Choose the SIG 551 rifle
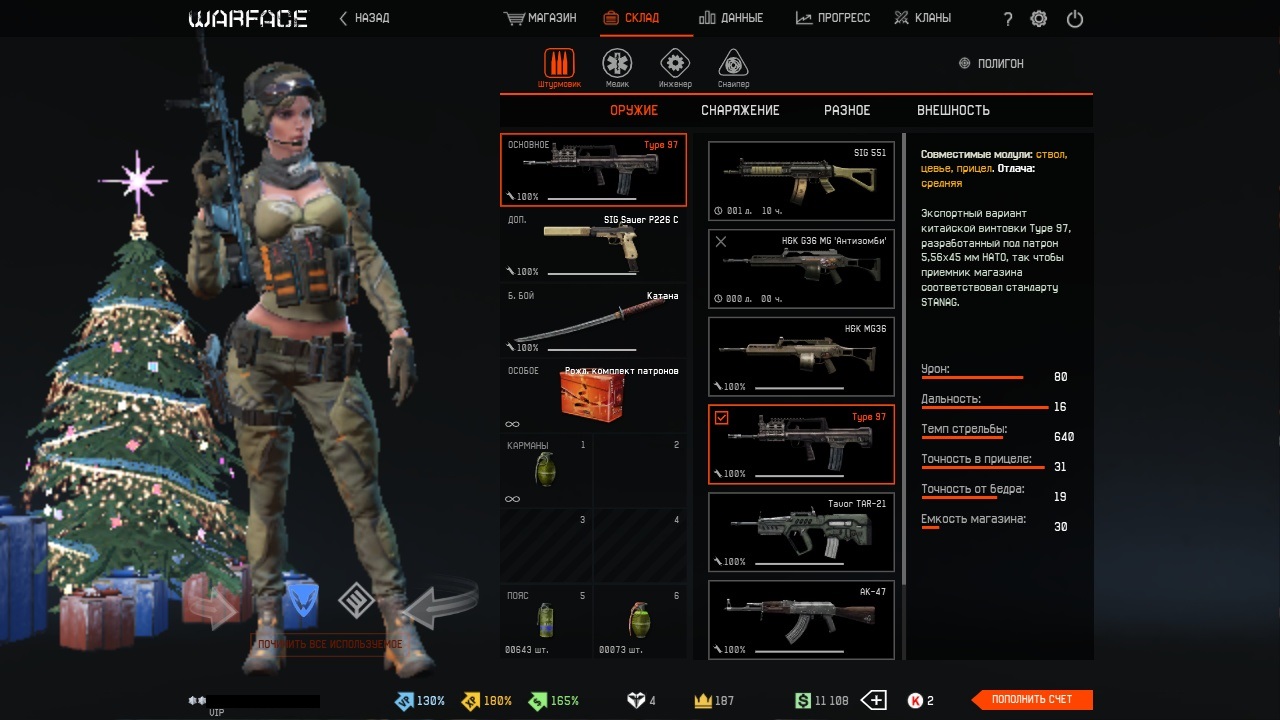 pos(801,181)
